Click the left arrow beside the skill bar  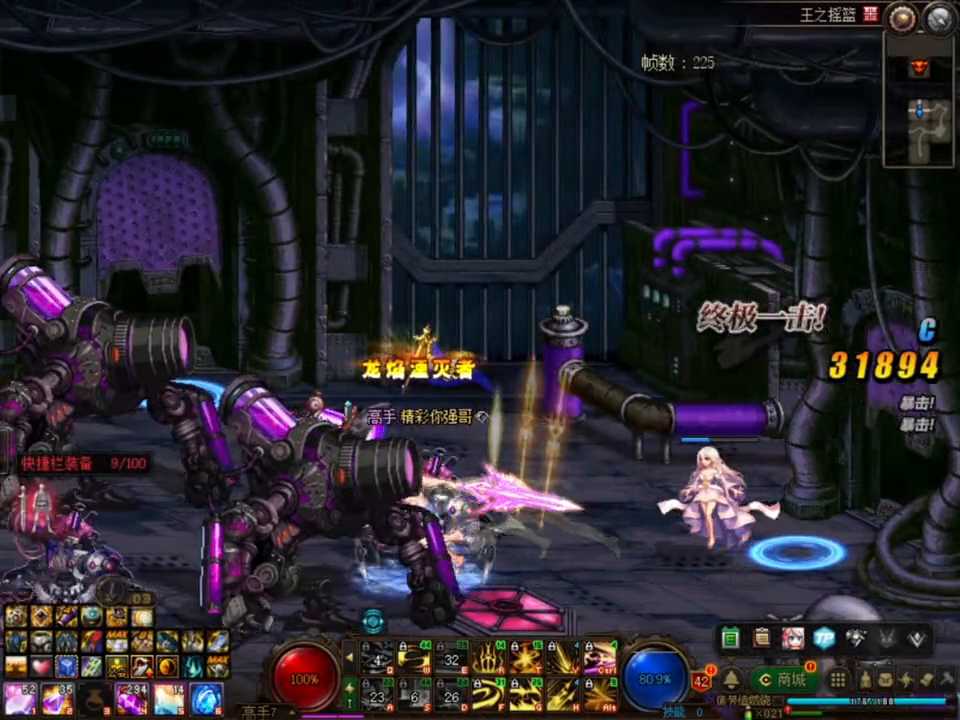(x=349, y=658)
